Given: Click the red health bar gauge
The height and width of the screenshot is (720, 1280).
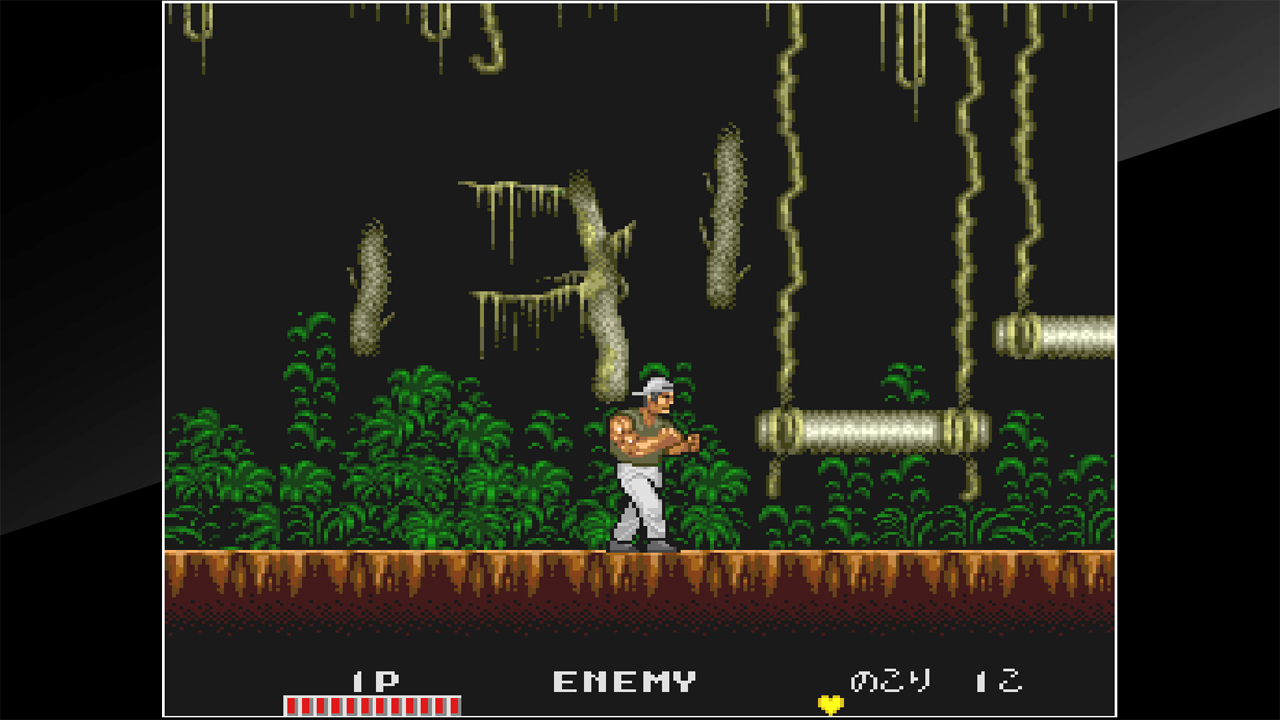Looking at the screenshot, I should point(370,705).
